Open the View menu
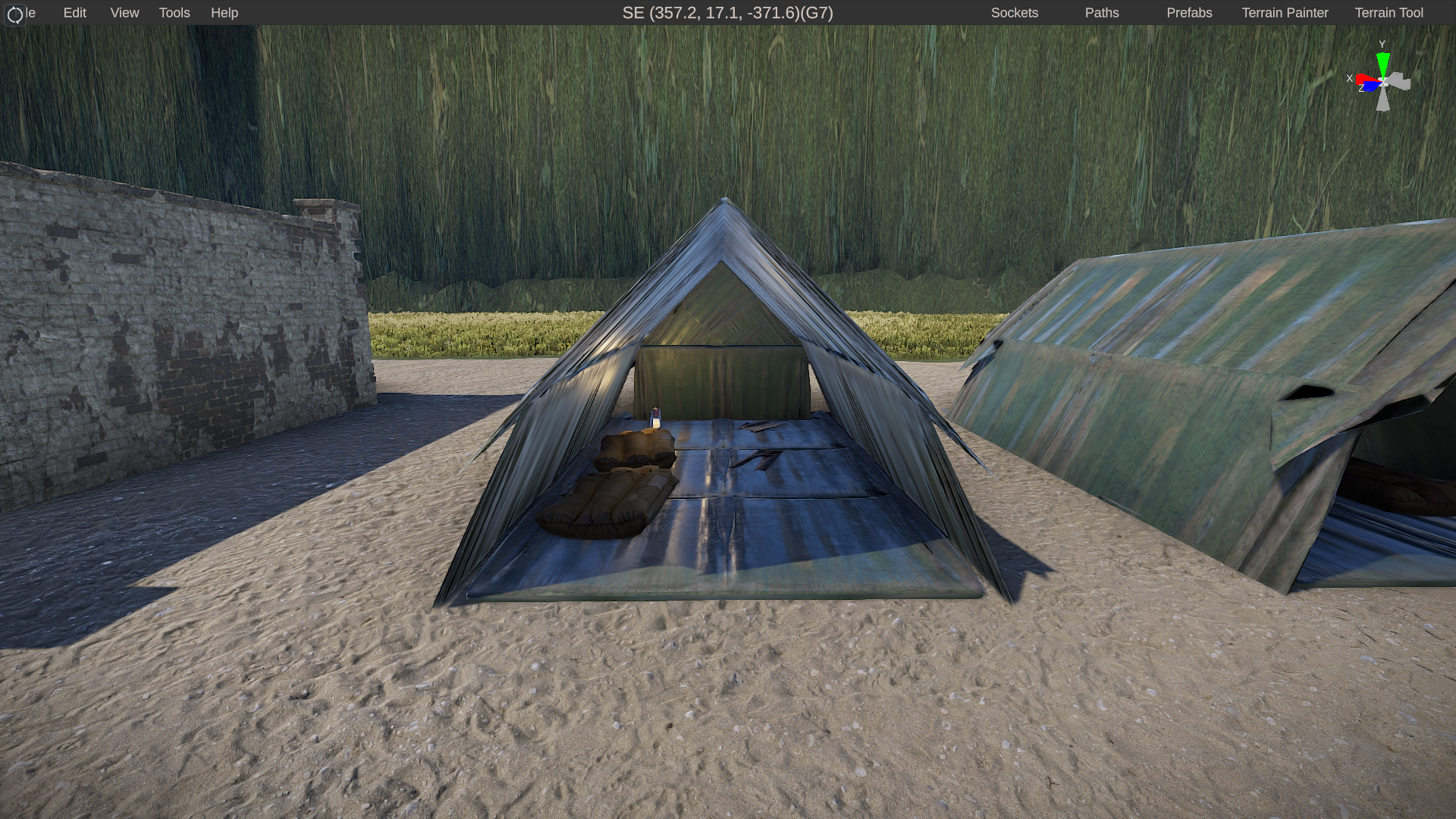The height and width of the screenshot is (819, 1456). 124,13
